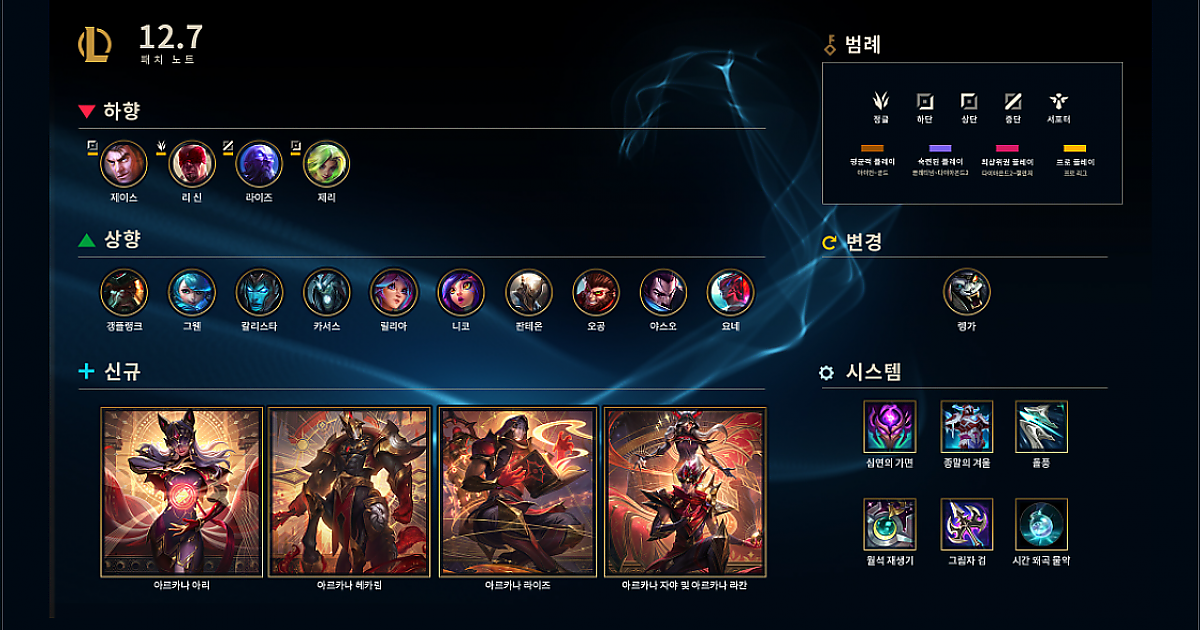Select the Gangplank champion portrait

(x=124, y=292)
